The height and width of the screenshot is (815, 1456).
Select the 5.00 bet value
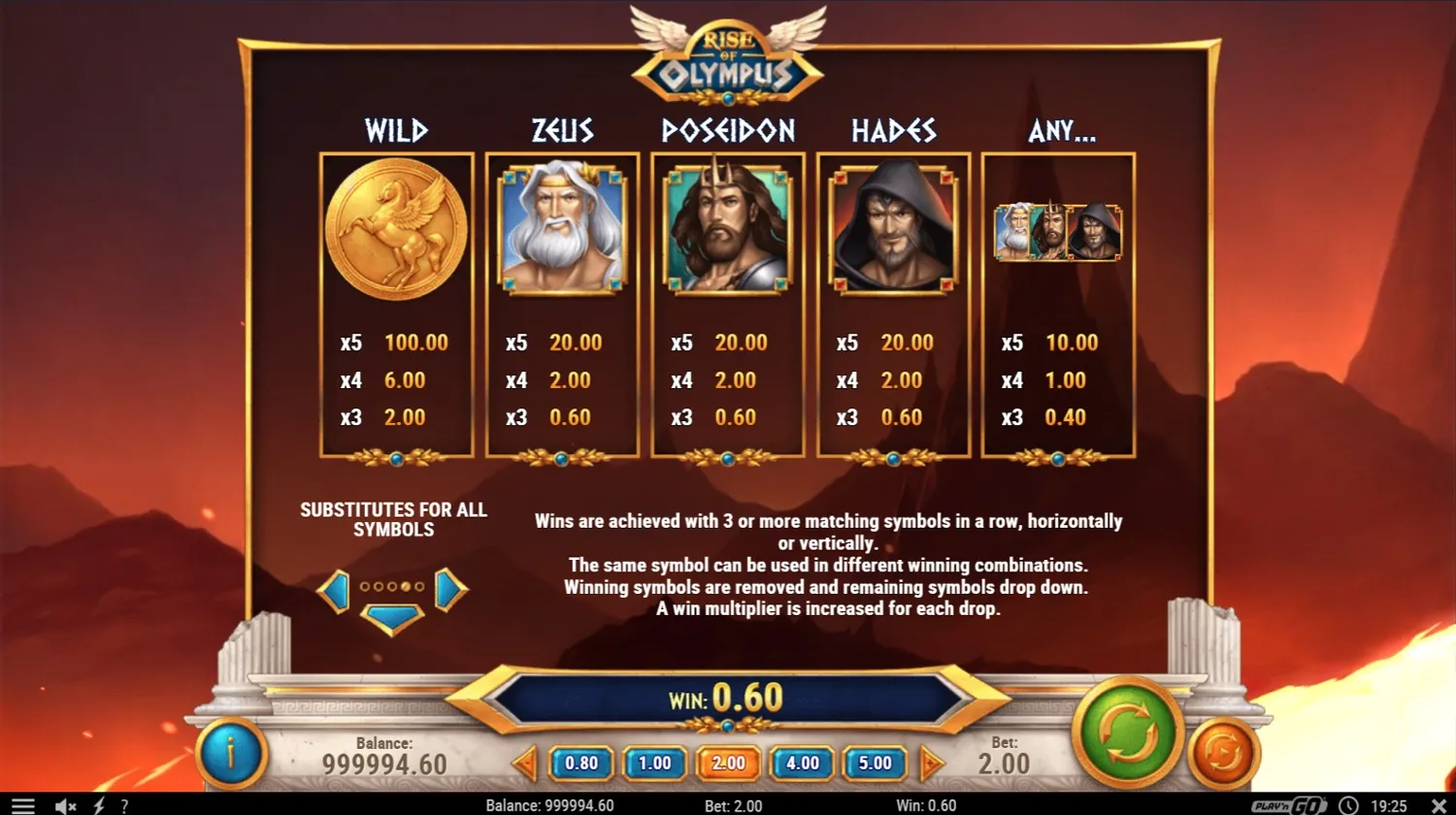[x=875, y=763]
